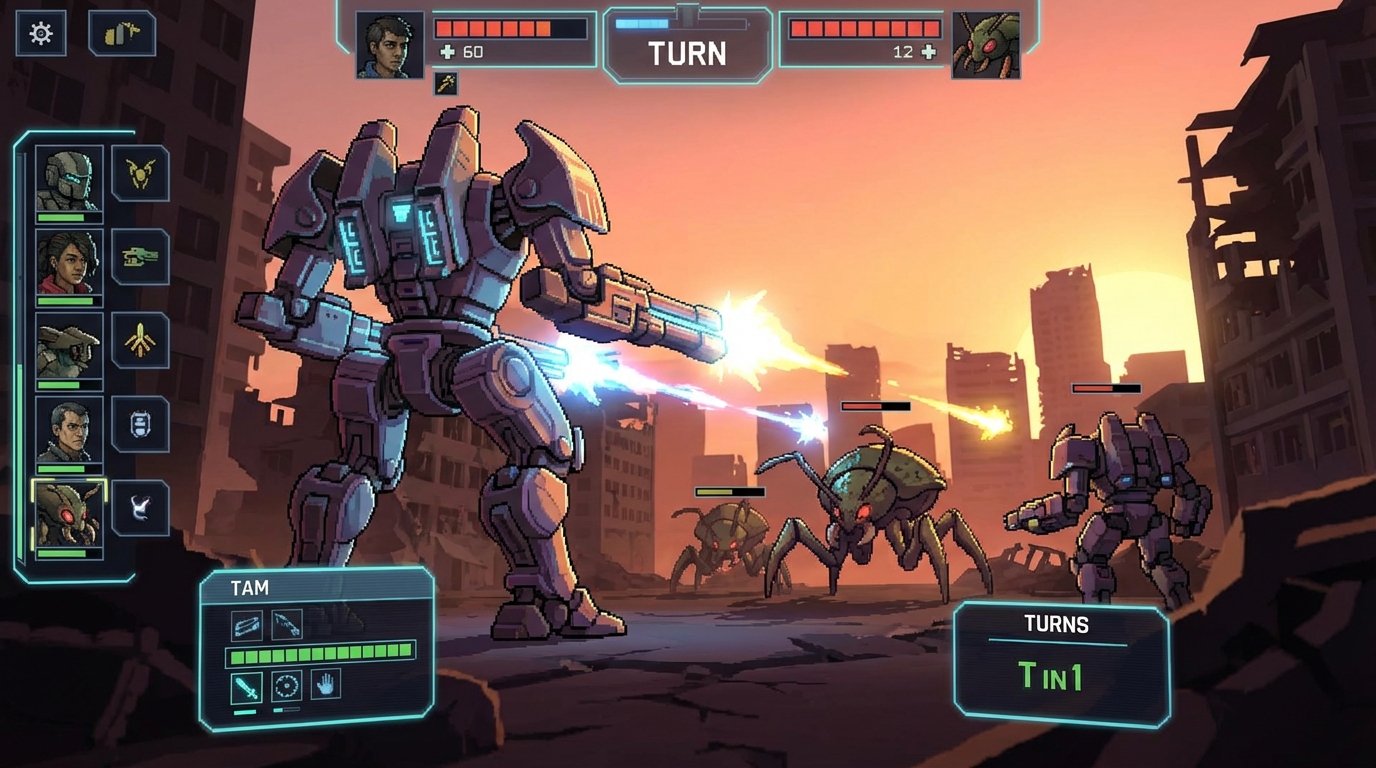The height and width of the screenshot is (768, 1376).
Task: Activate the golden winged aircraft ability icon
Action: tap(140, 341)
